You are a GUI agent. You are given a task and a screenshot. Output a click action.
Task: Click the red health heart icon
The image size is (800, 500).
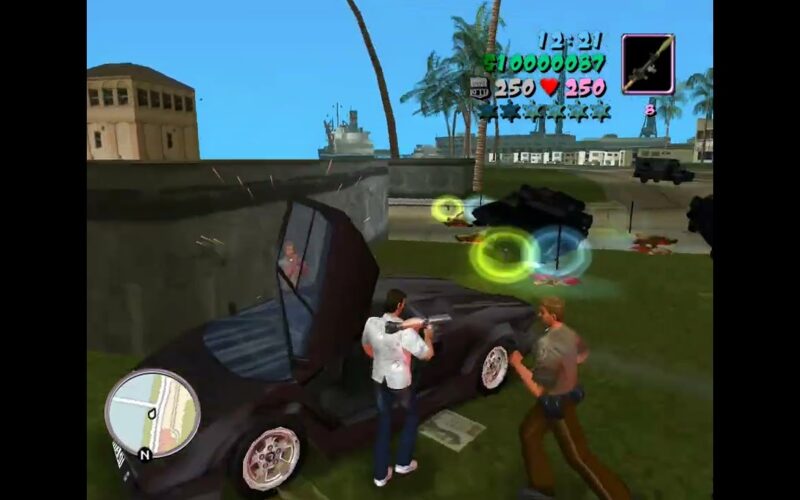[549, 88]
